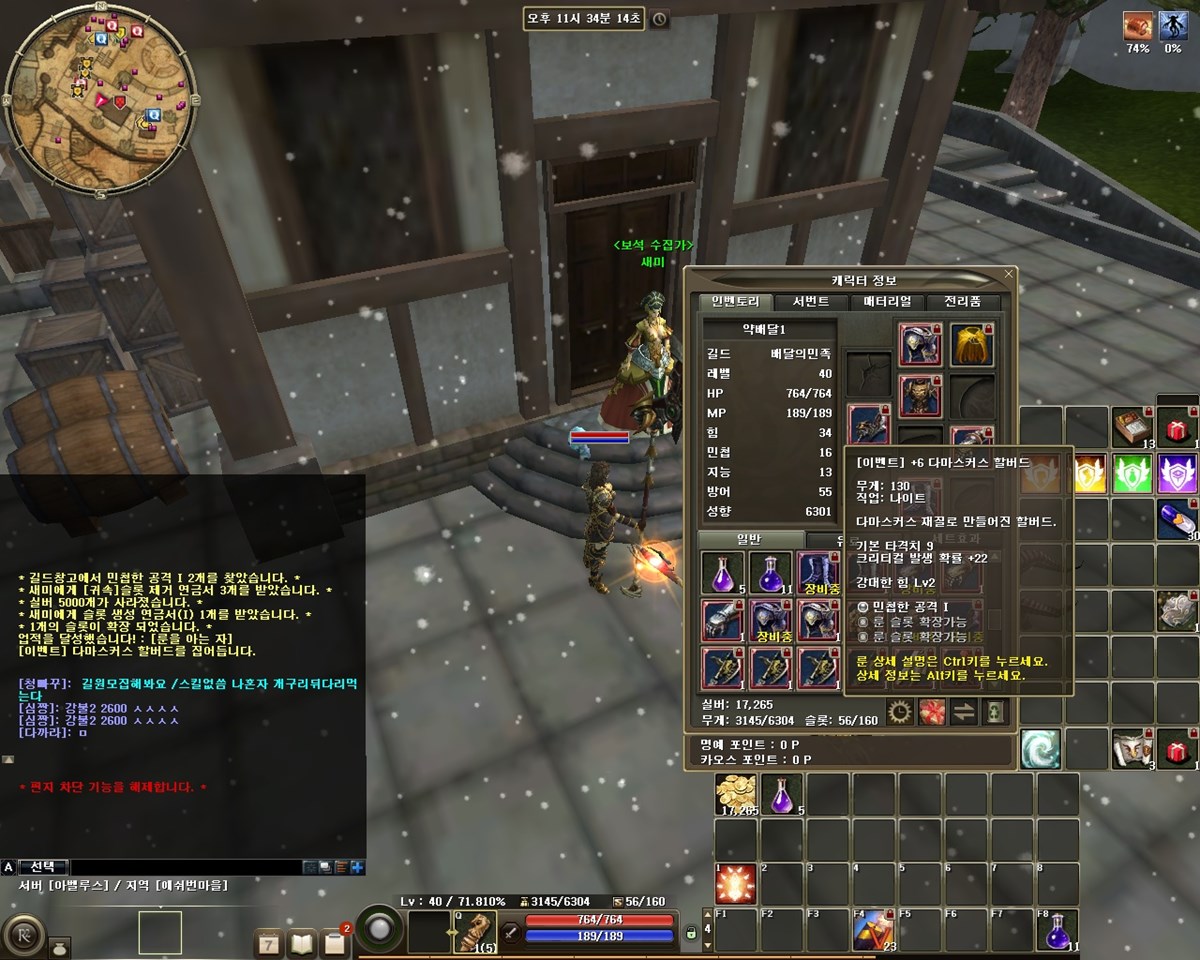Use the glowing sun skill in slot 1
Viewport: 1200px width, 960px height.
click(735, 885)
